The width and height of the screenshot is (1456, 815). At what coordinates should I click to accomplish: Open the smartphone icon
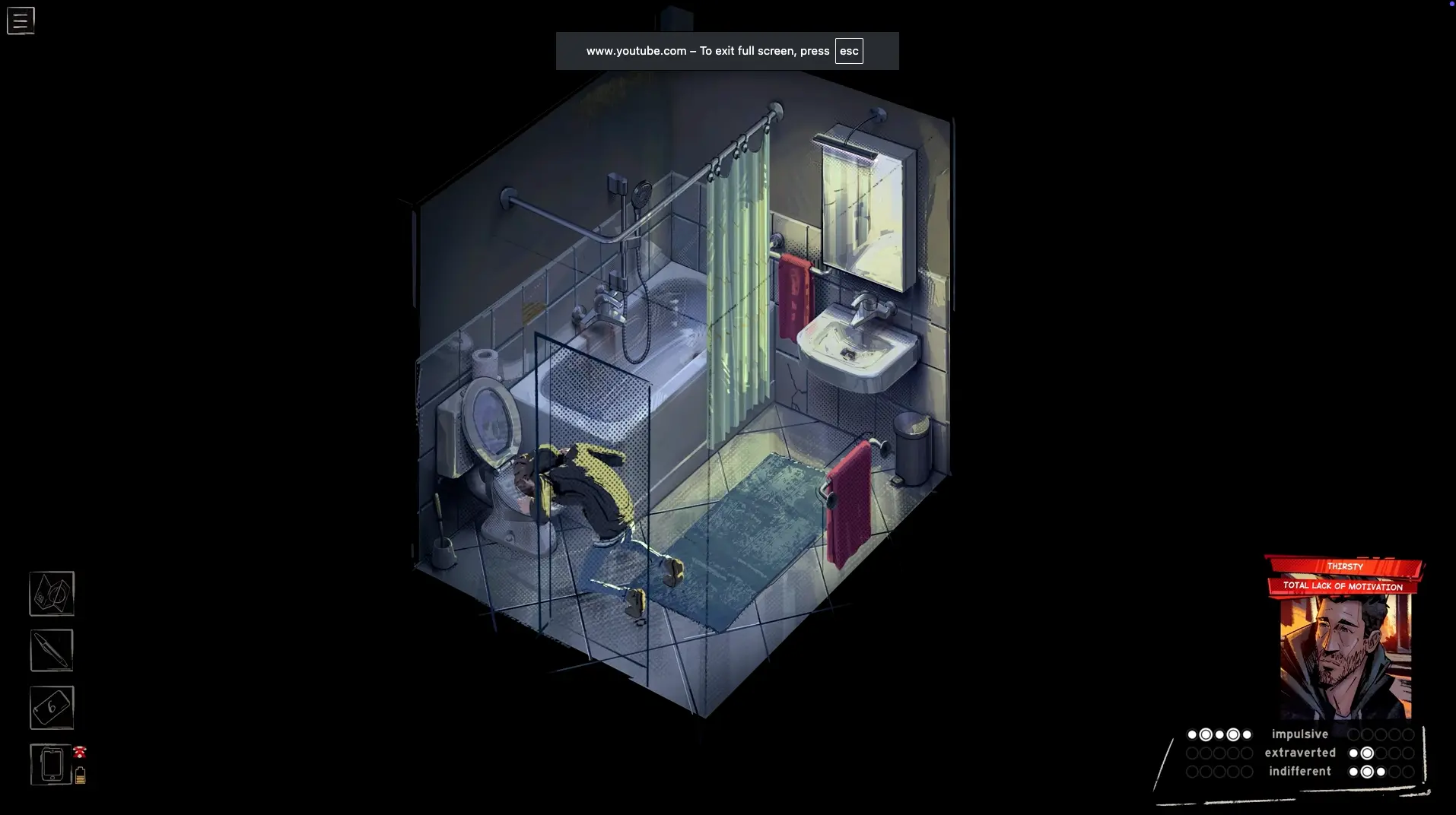pos(51,764)
